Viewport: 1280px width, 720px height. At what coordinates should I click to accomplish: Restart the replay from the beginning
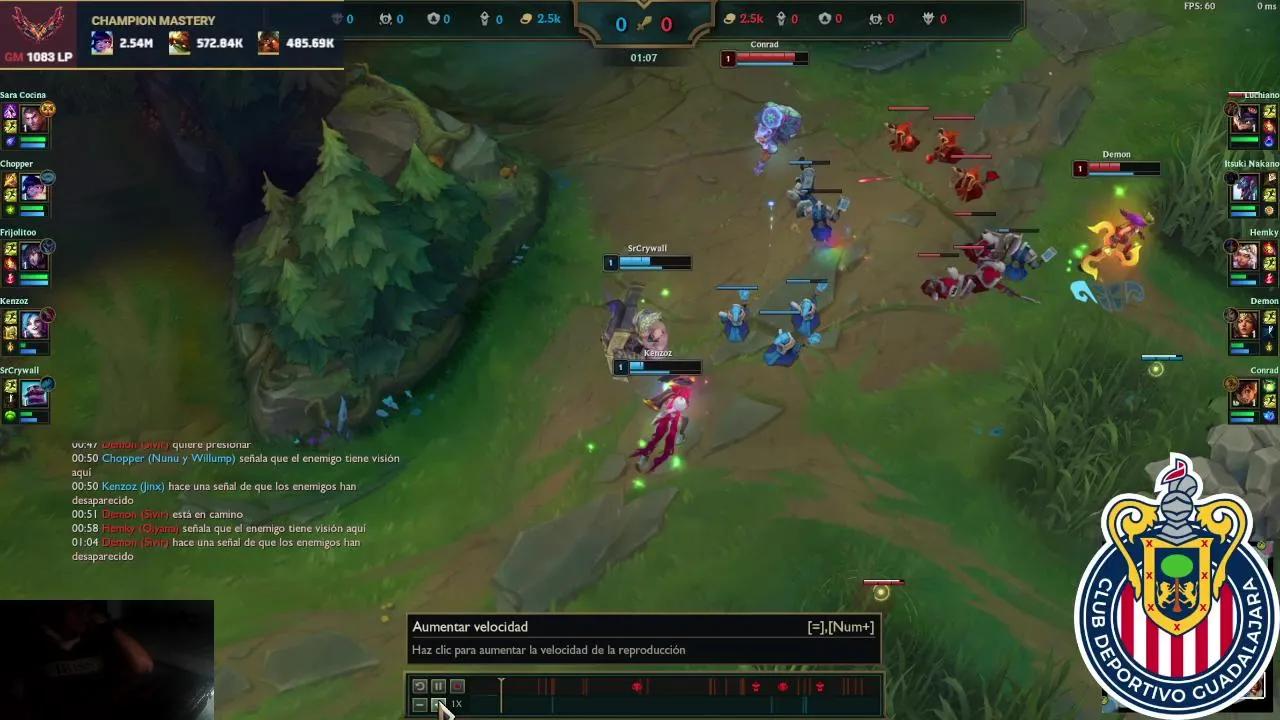coord(418,686)
